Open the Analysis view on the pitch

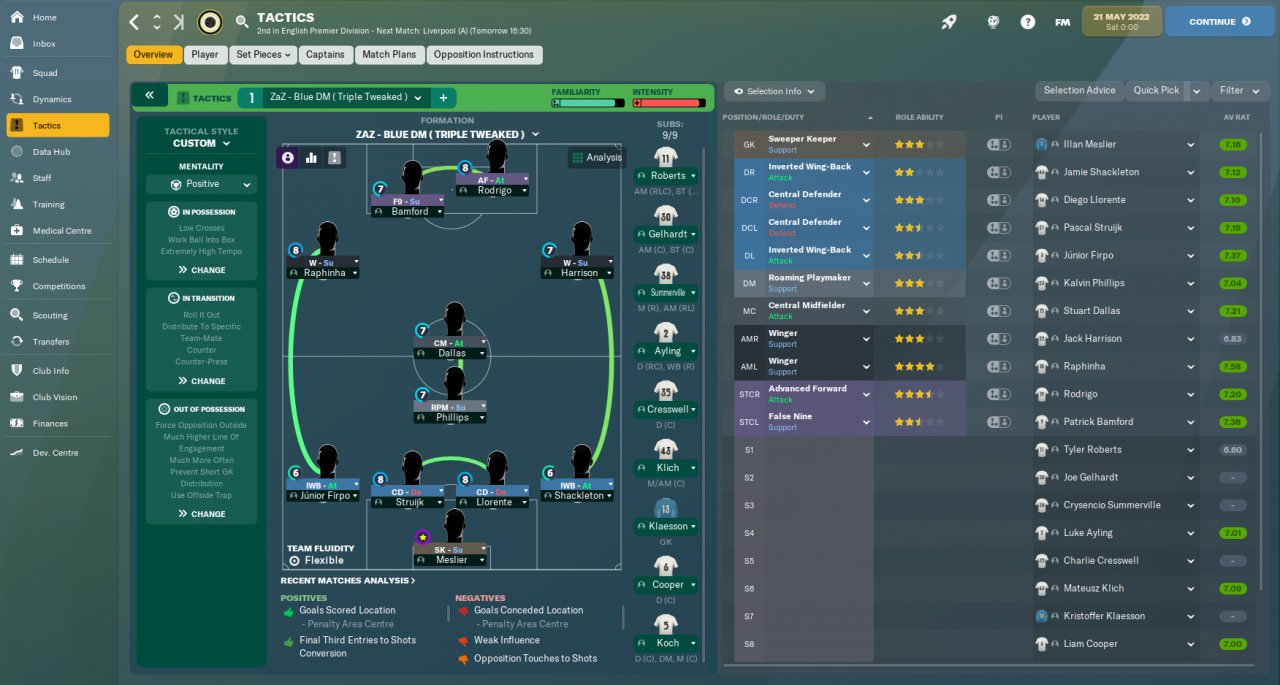pyautogui.click(x=596, y=157)
